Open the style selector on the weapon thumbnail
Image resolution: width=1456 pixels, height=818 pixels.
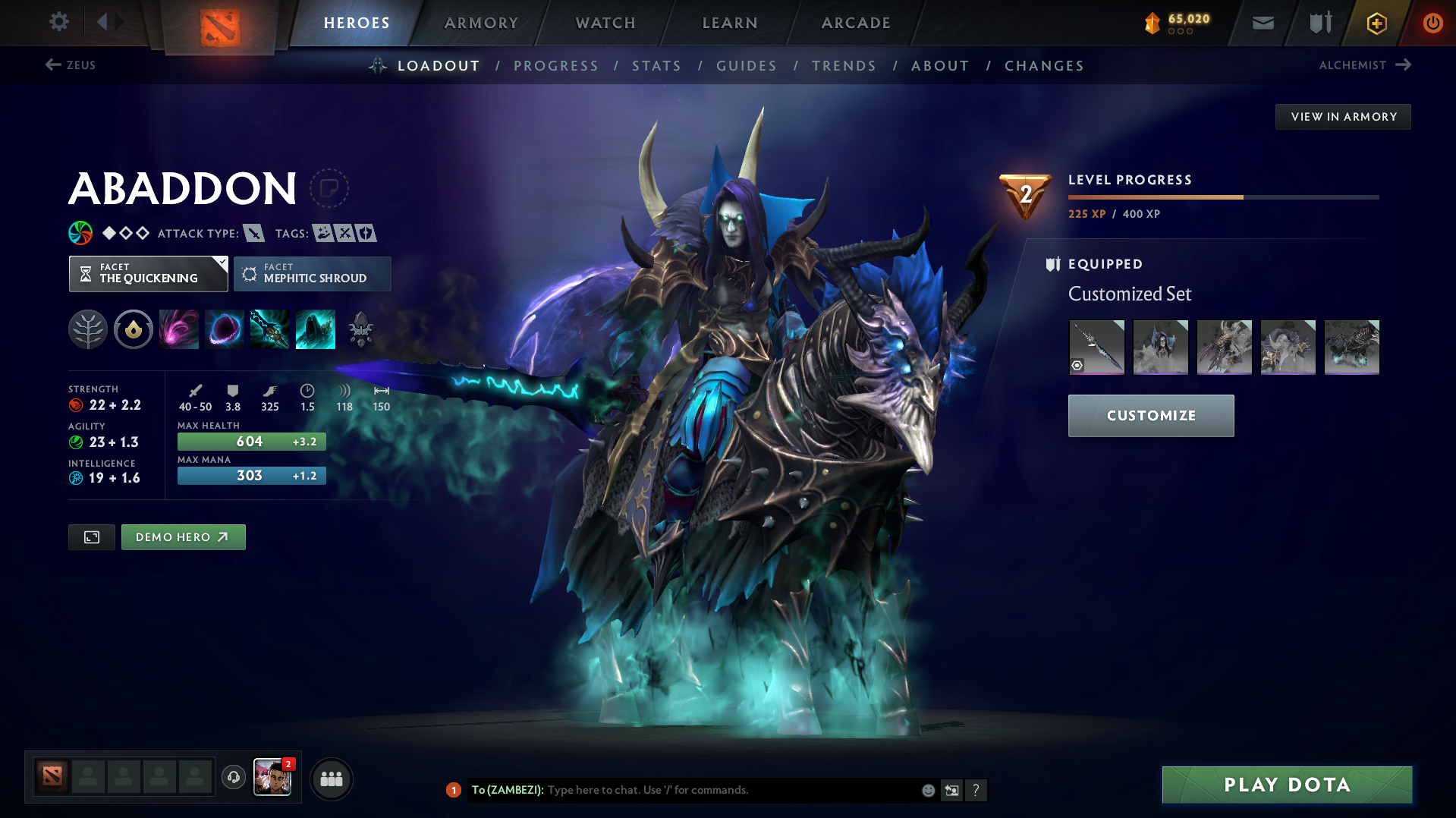(1078, 365)
